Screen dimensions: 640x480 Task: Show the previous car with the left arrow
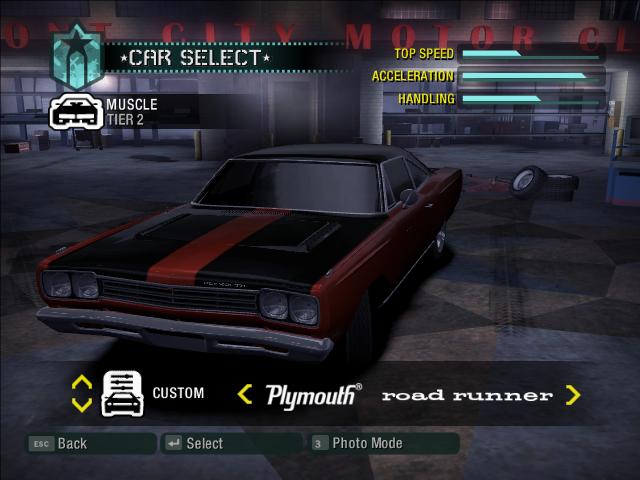[x=244, y=395]
